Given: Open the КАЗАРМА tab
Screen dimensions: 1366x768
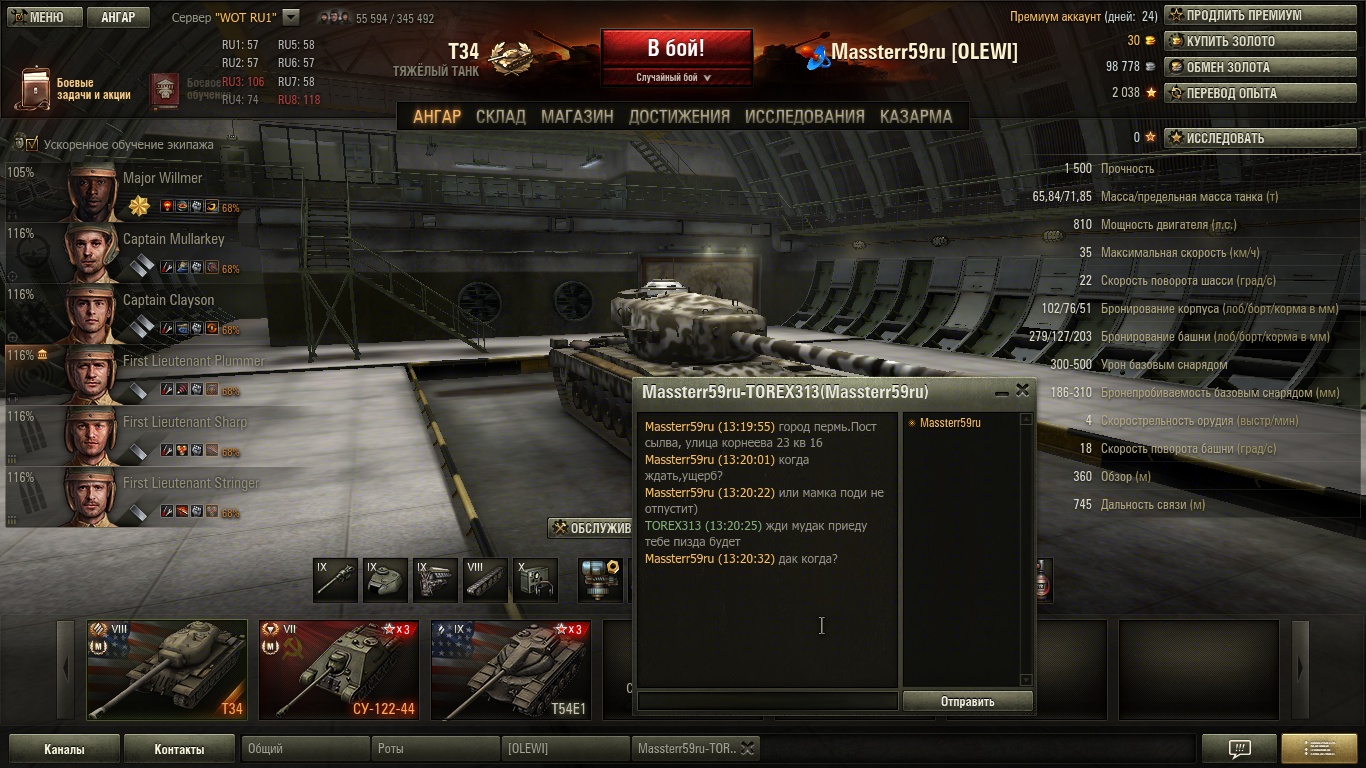Looking at the screenshot, I should point(915,116).
